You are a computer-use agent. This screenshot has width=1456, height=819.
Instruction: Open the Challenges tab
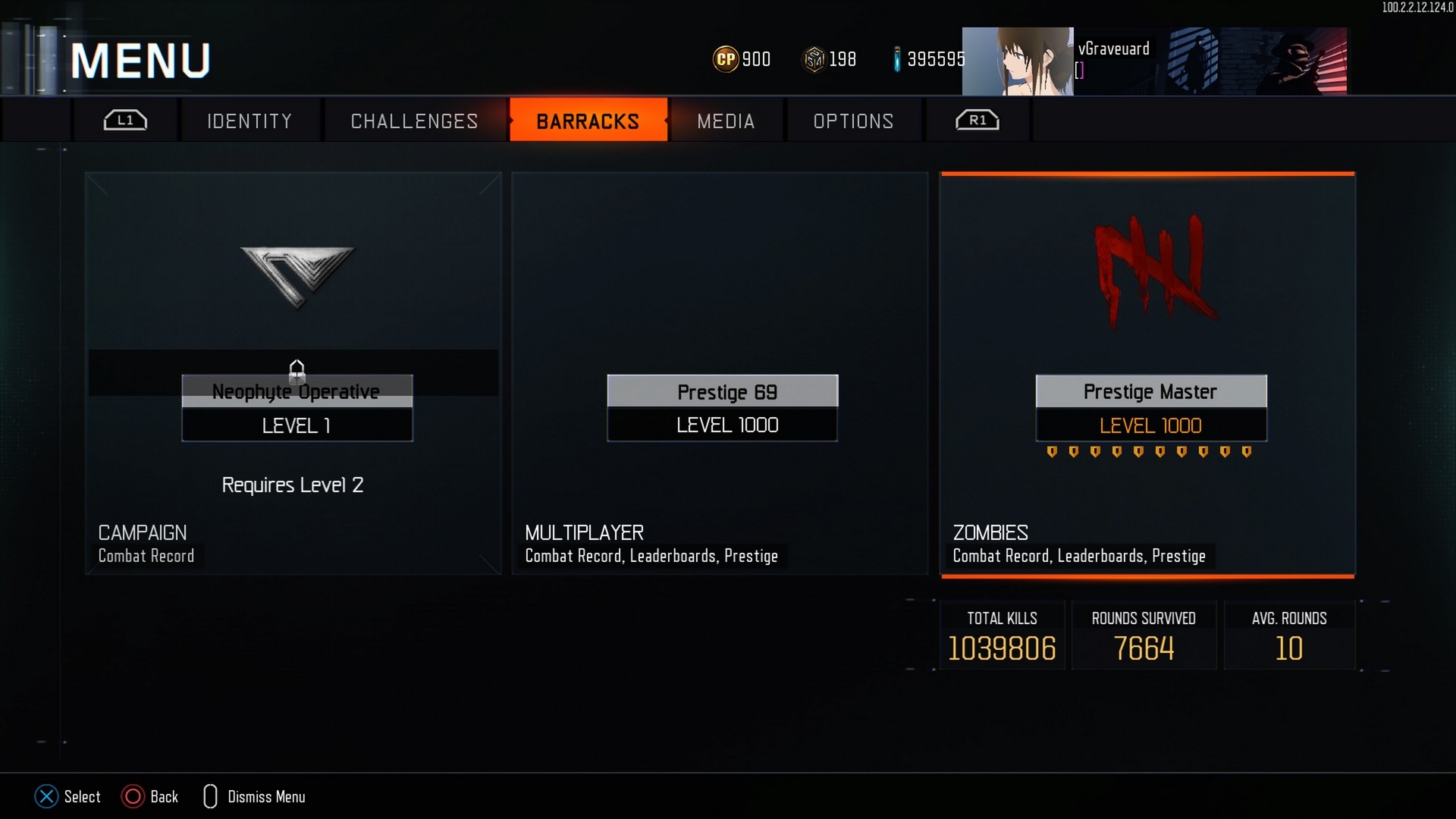(x=414, y=121)
